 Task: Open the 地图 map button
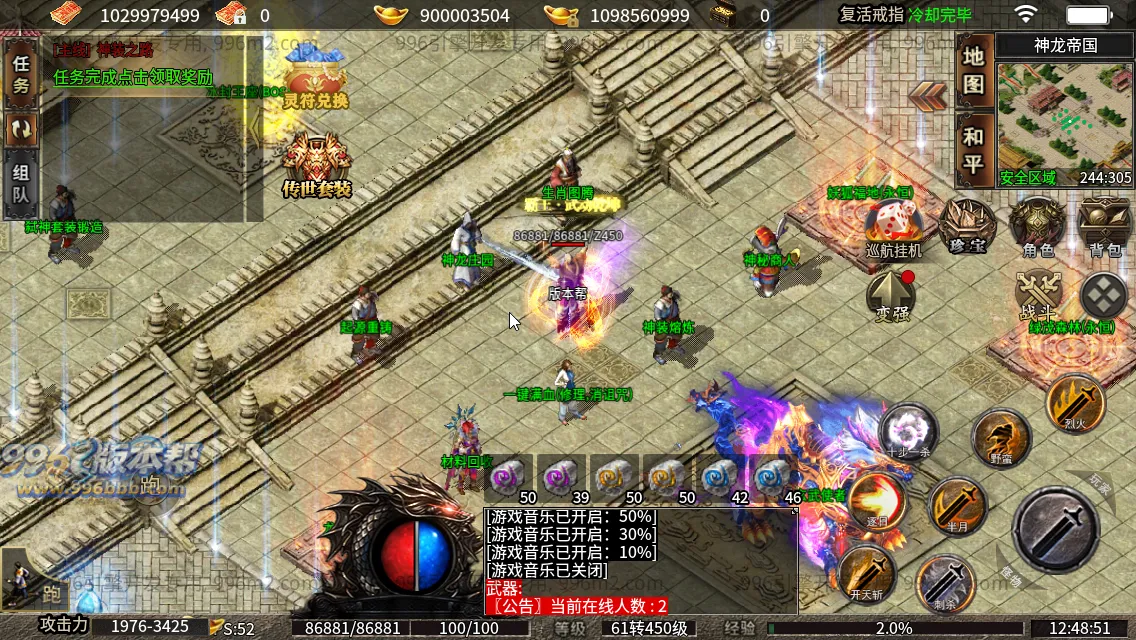(x=973, y=70)
